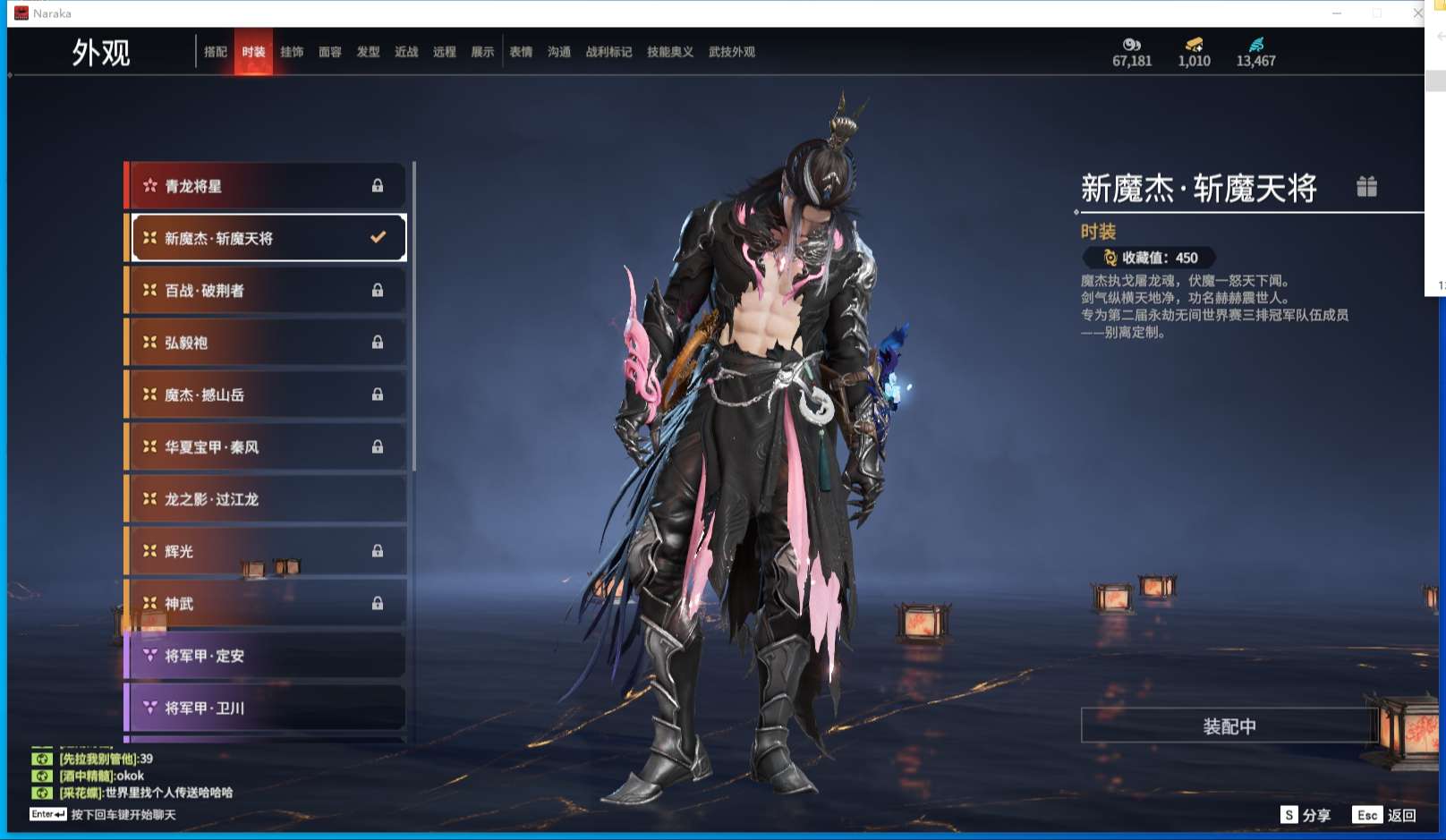This screenshot has height=840, width=1446.
Task: Pick the 魔杰·撼山岳 outfit
Action: coord(266,395)
